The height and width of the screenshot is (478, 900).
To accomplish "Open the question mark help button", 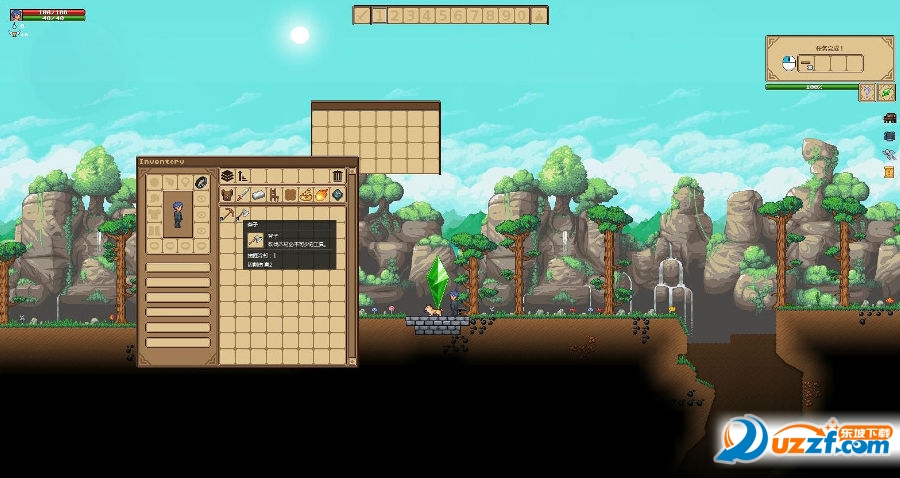I will [x=866, y=92].
